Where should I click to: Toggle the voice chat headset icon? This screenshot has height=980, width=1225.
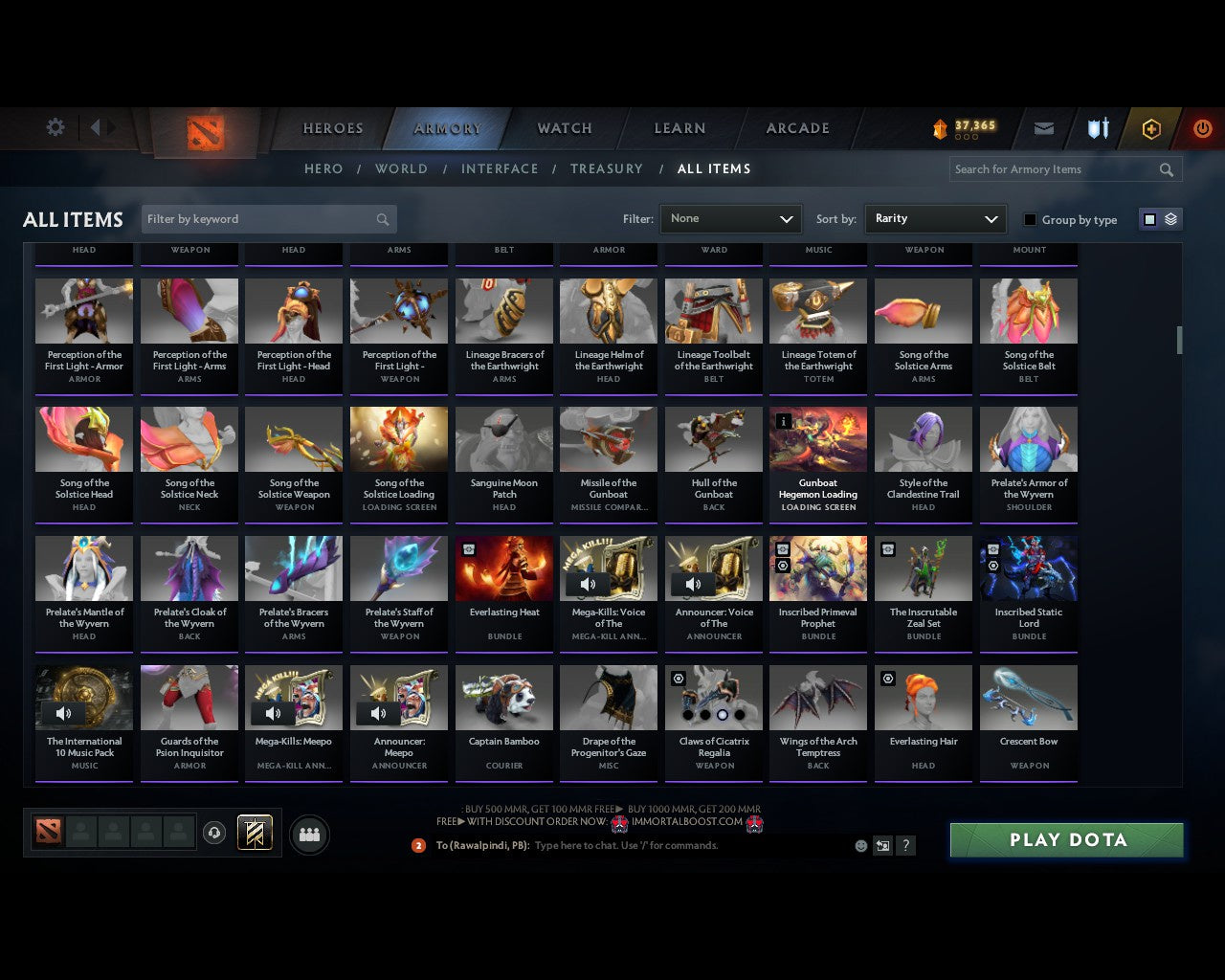tap(214, 832)
